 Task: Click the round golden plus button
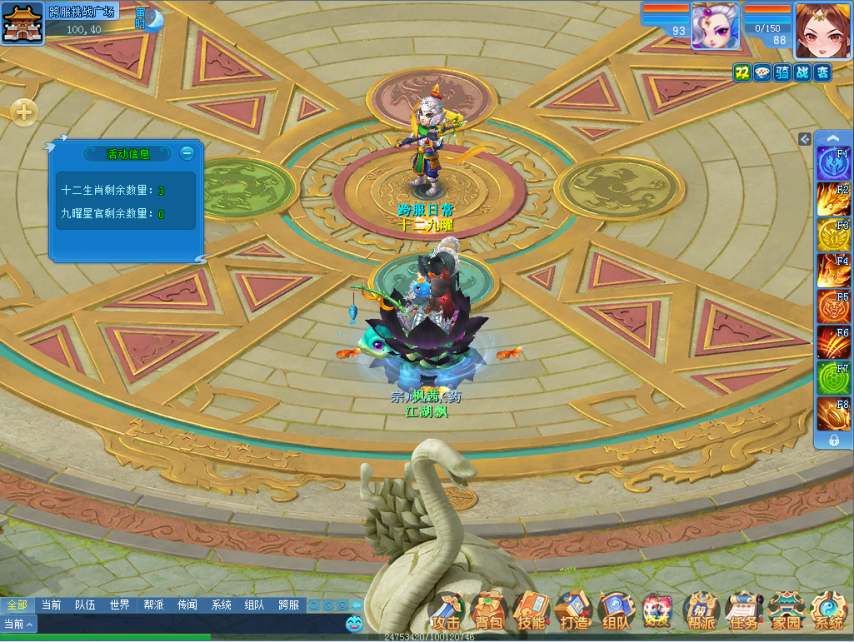coord(24,112)
